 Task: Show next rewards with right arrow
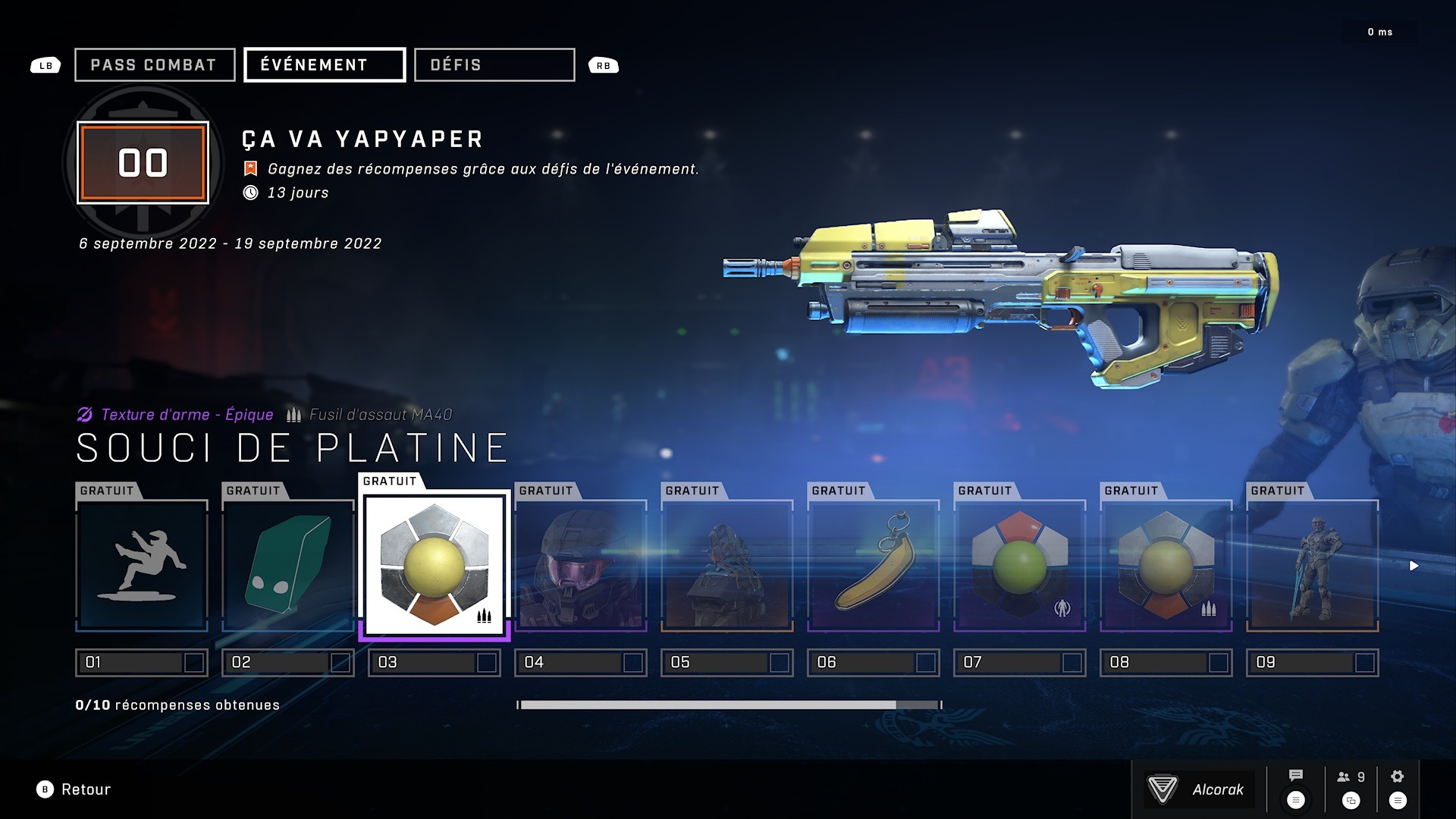1414,566
